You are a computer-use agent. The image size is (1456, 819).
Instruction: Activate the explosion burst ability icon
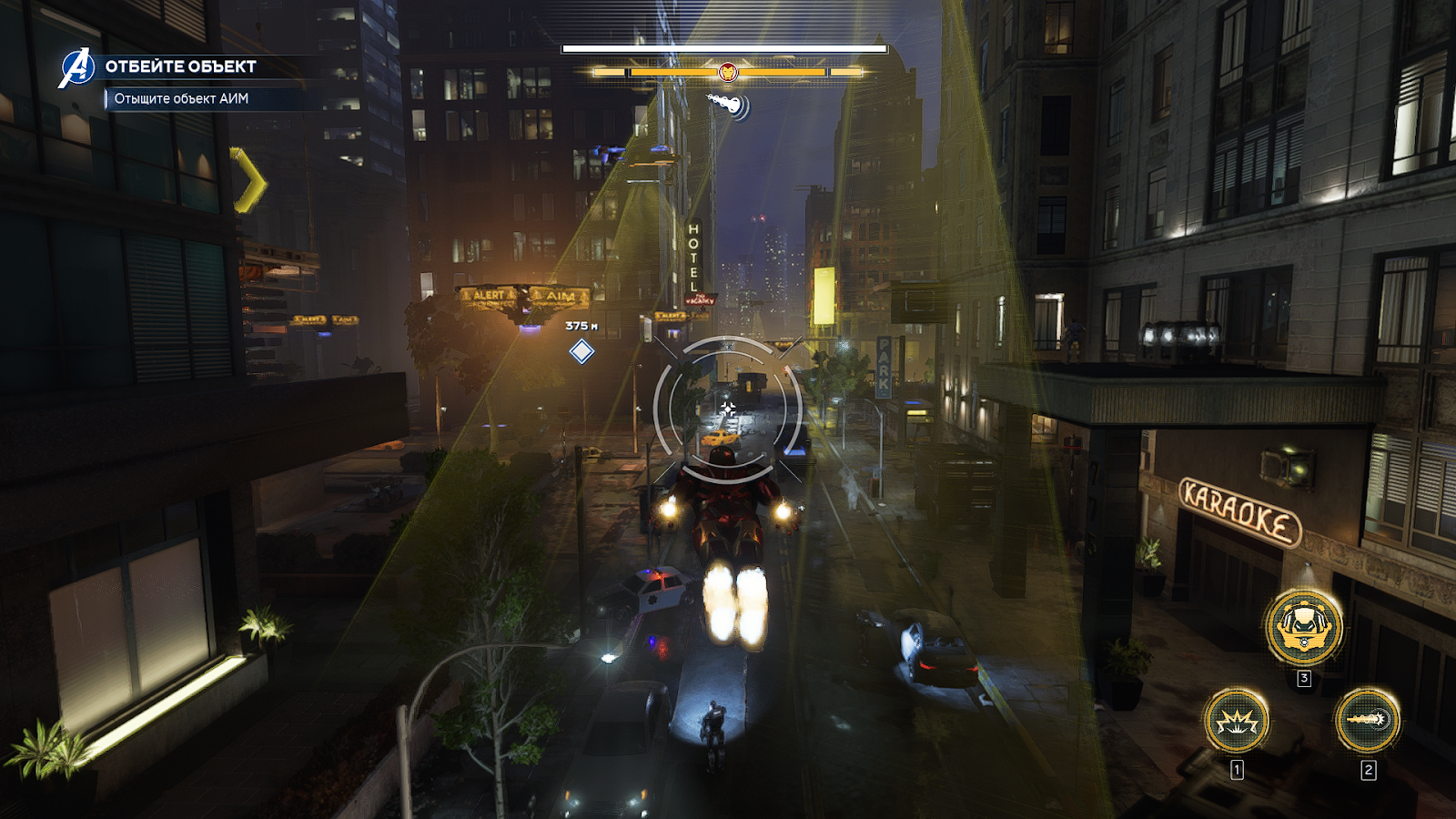point(1236,721)
